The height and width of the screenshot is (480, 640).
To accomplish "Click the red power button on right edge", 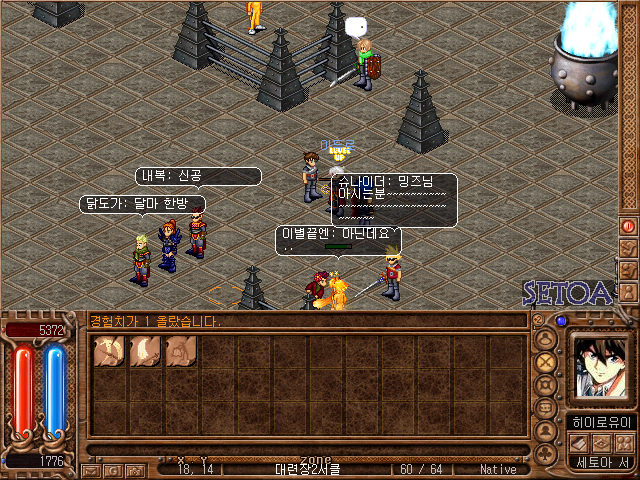I will (x=629, y=226).
